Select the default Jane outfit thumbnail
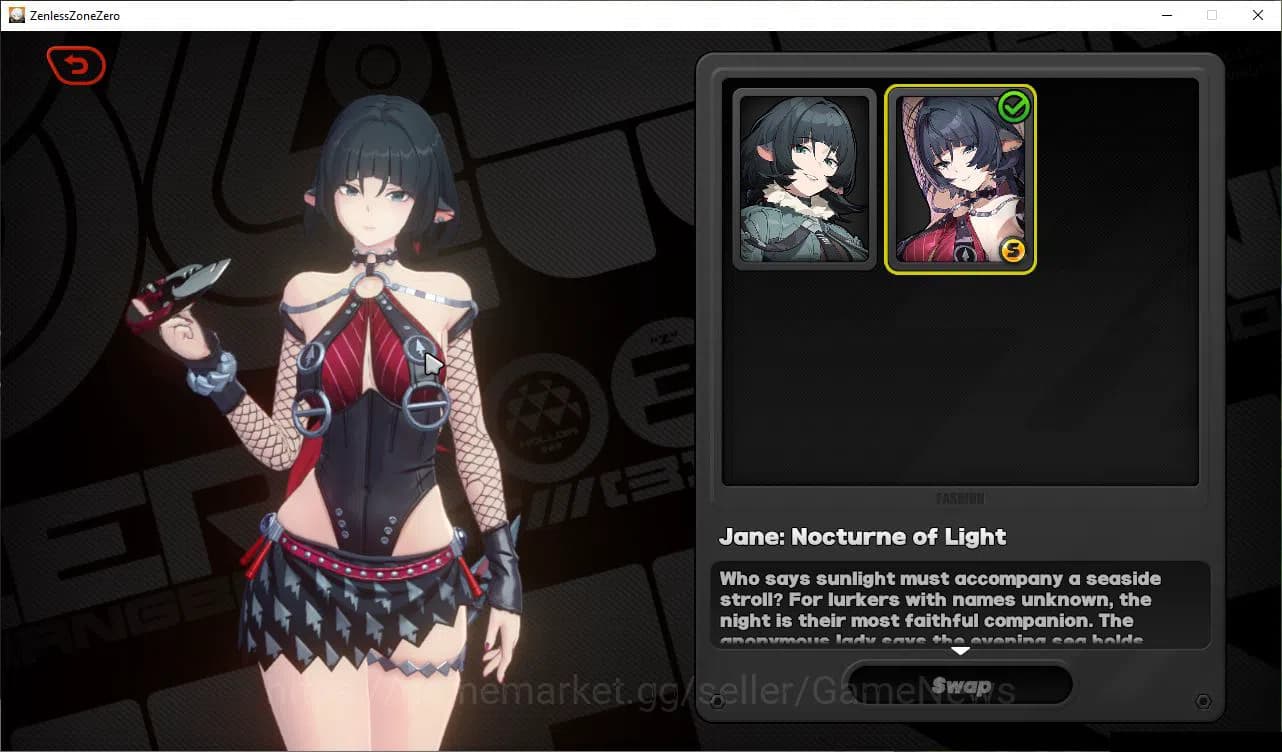This screenshot has width=1282, height=752. pos(804,180)
